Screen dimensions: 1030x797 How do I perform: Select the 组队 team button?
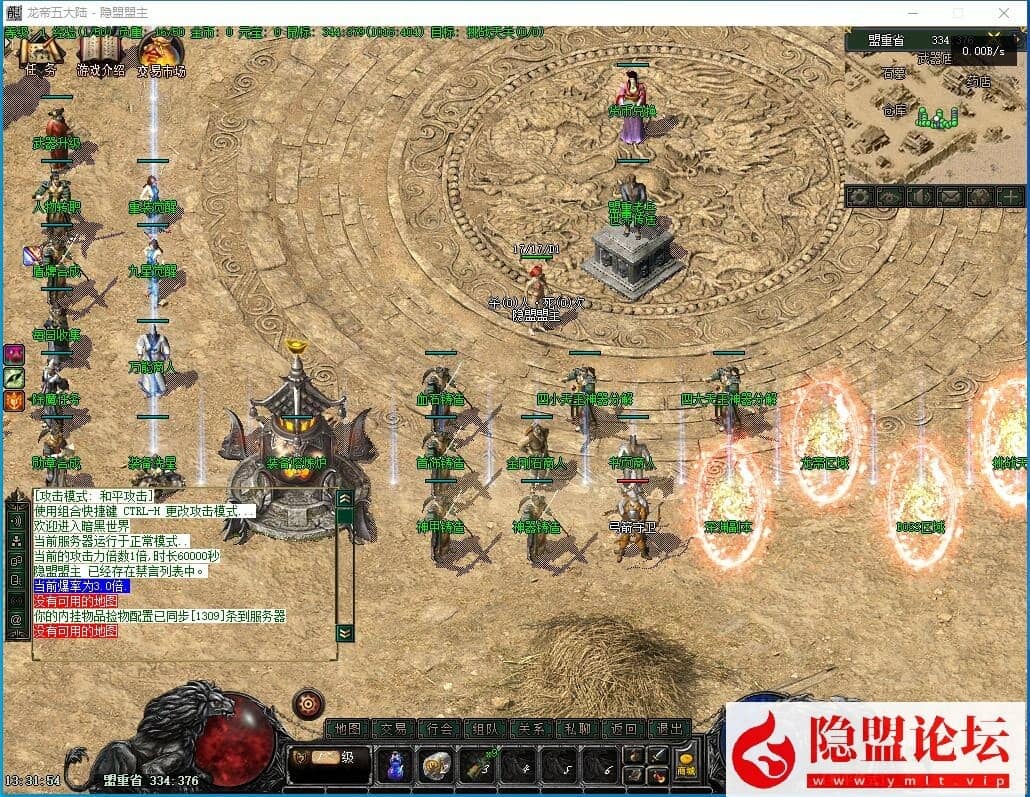click(485, 729)
